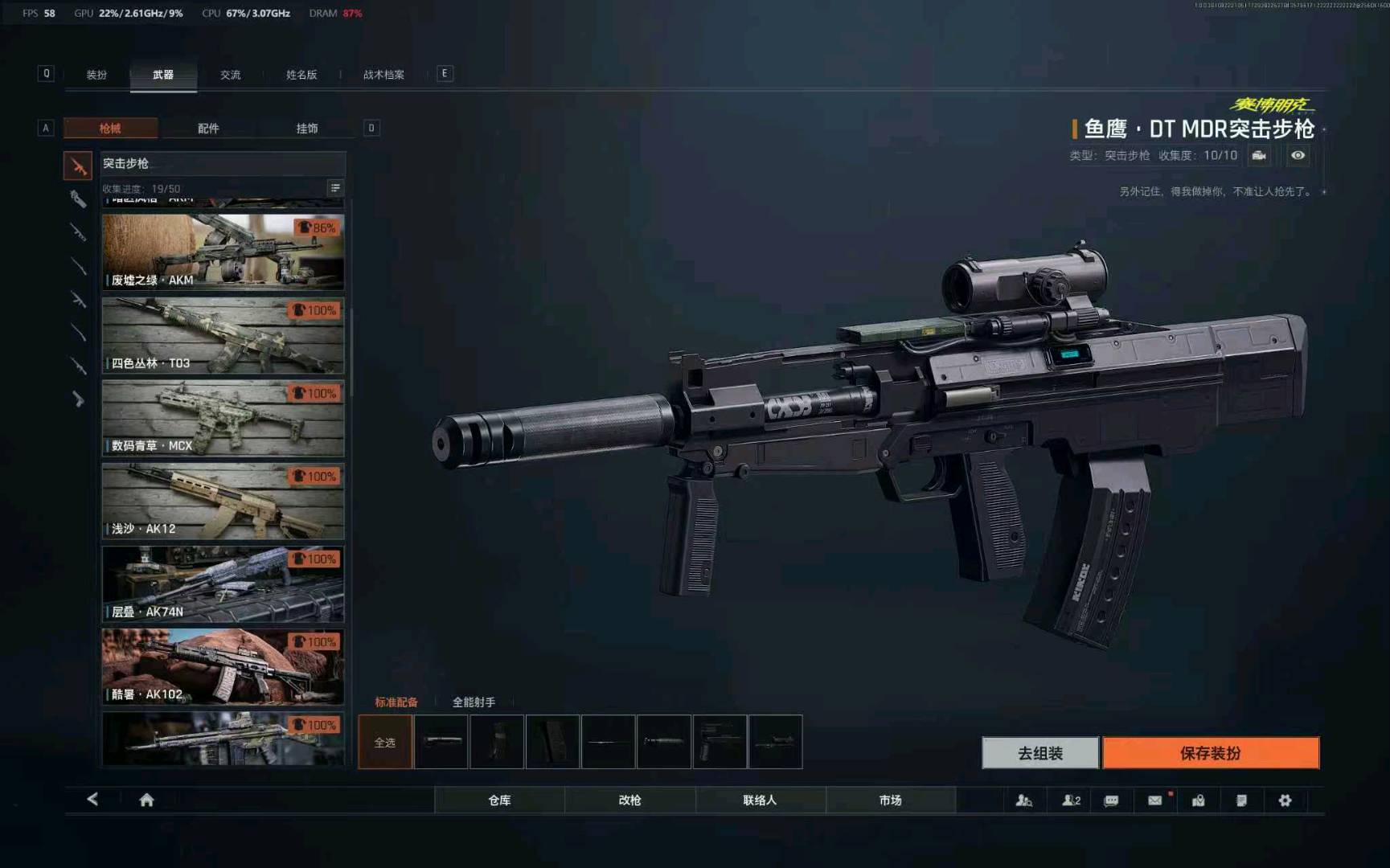Viewport: 1390px width, 868px height.
Task: Open the 仓库 warehouse menu
Action: (x=499, y=800)
